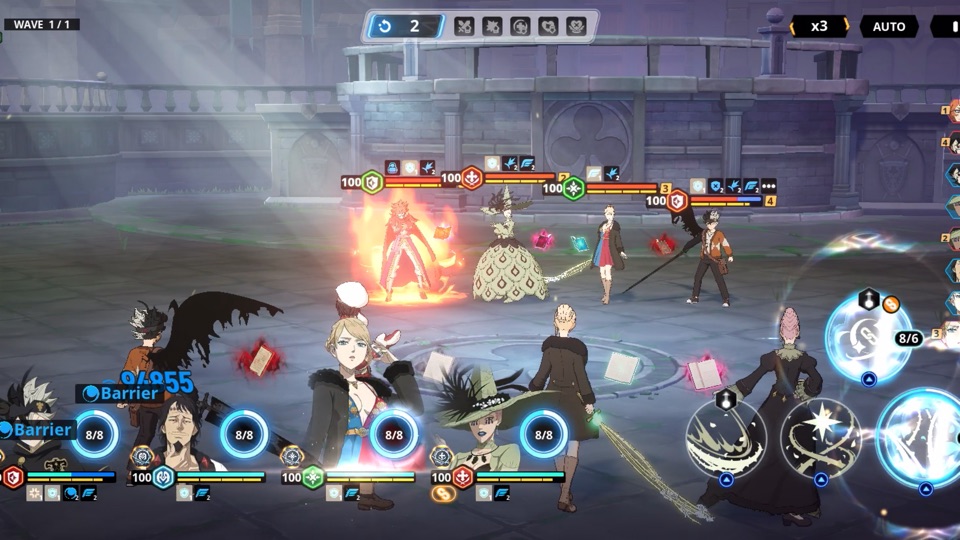The width and height of the screenshot is (960, 540).
Task: Target the enemy with the green cross badge
Action: [573, 188]
